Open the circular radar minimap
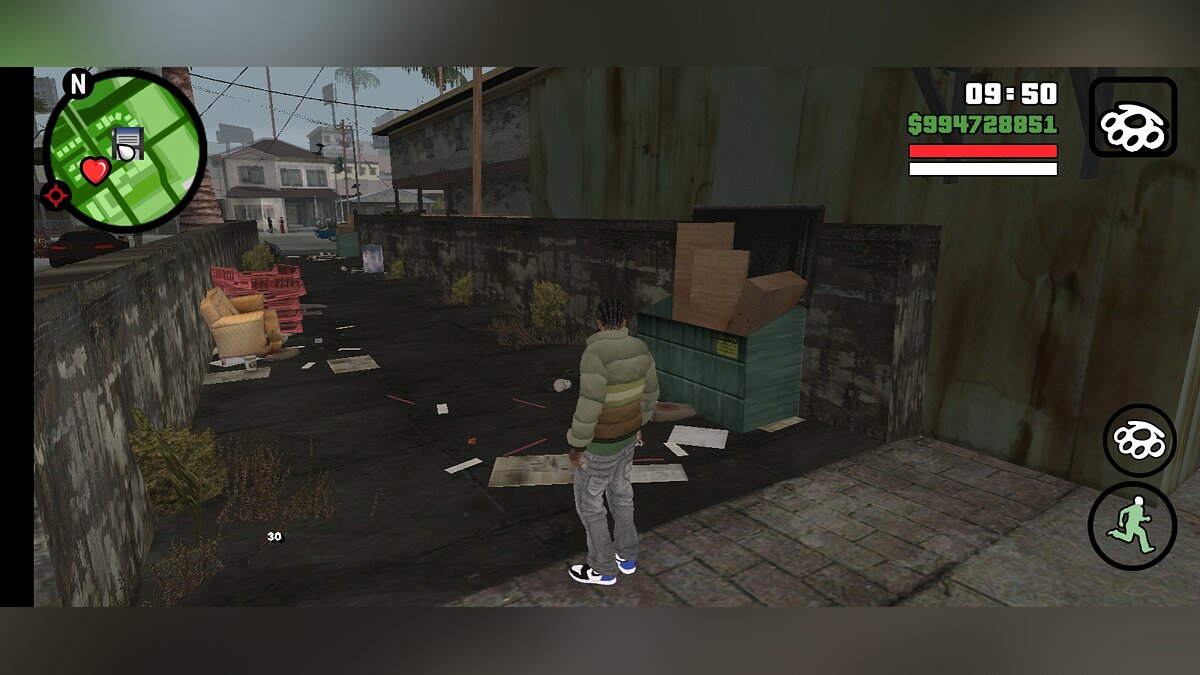Image resolution: width=1200 pixels, height=675 pixels. point(124,150)
